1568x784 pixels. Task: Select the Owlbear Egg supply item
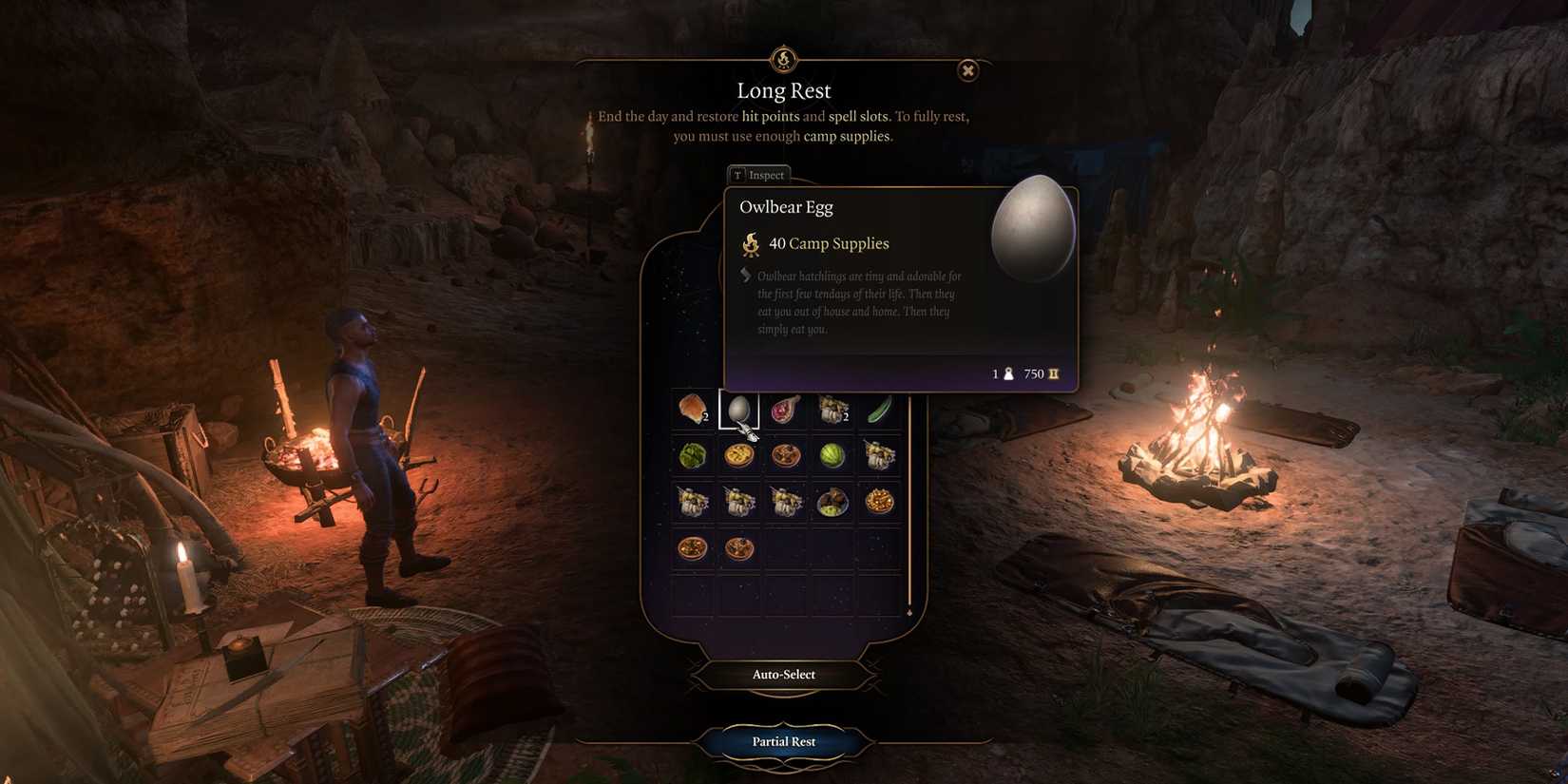738,409
